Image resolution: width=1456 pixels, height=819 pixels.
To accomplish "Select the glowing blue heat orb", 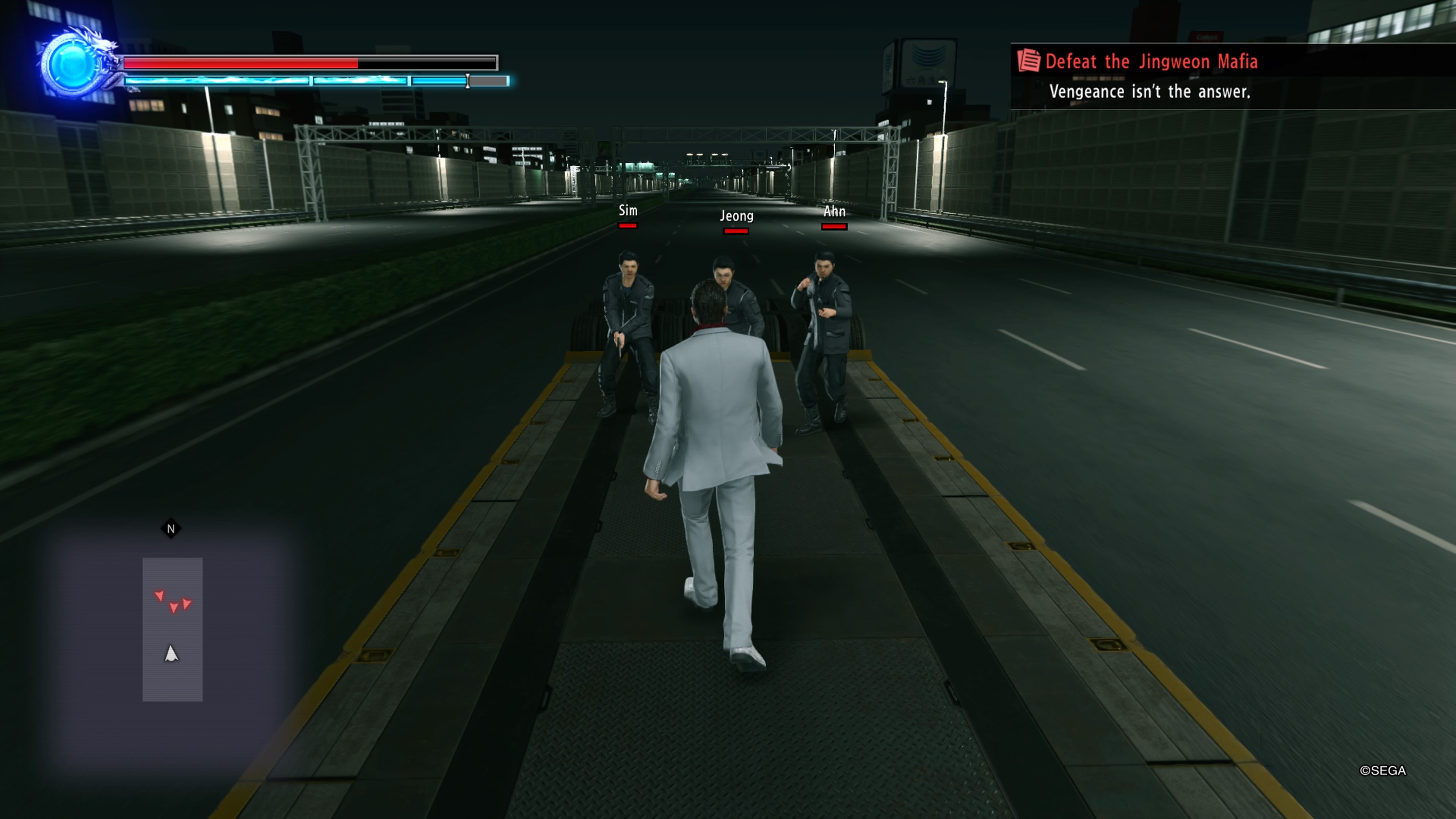I will pyautogui.click(x=71, y=65).
